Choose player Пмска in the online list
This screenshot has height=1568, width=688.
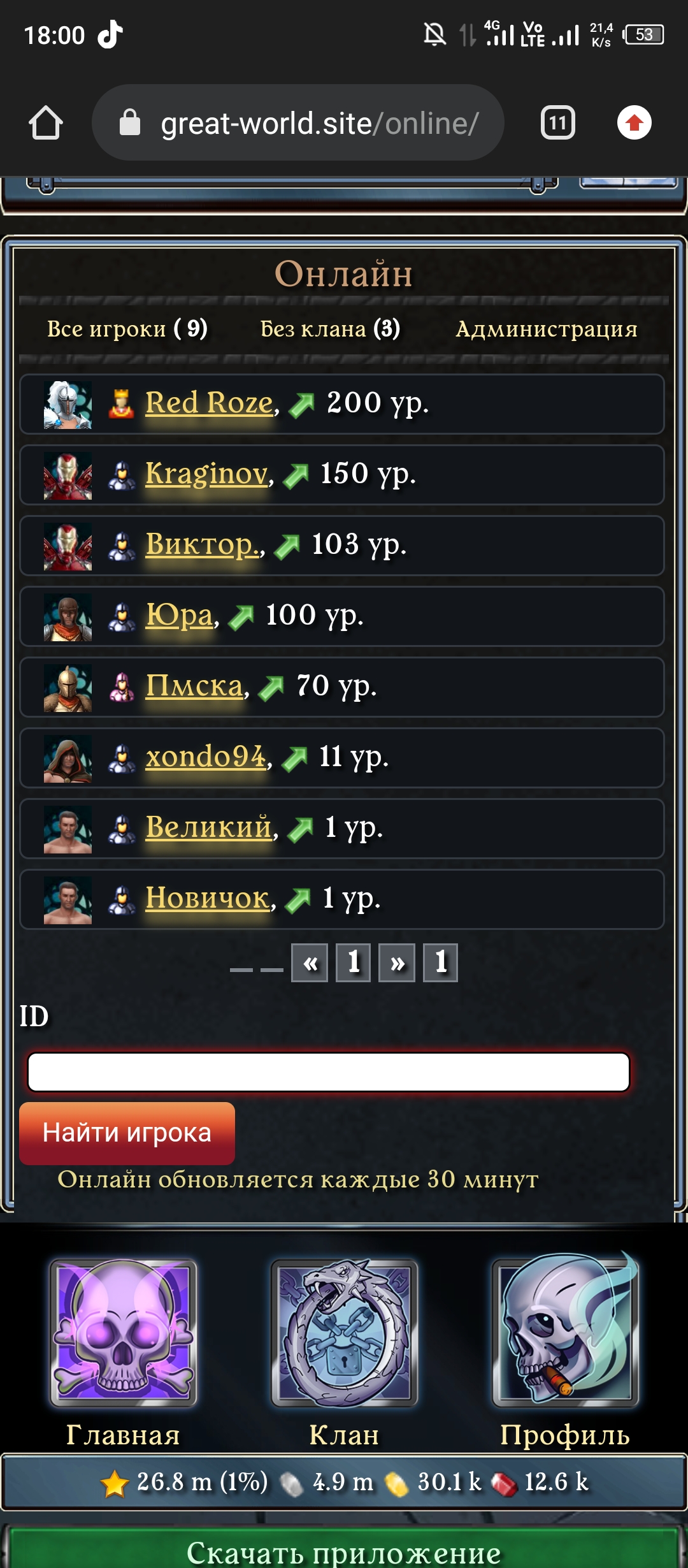(194, 686)
